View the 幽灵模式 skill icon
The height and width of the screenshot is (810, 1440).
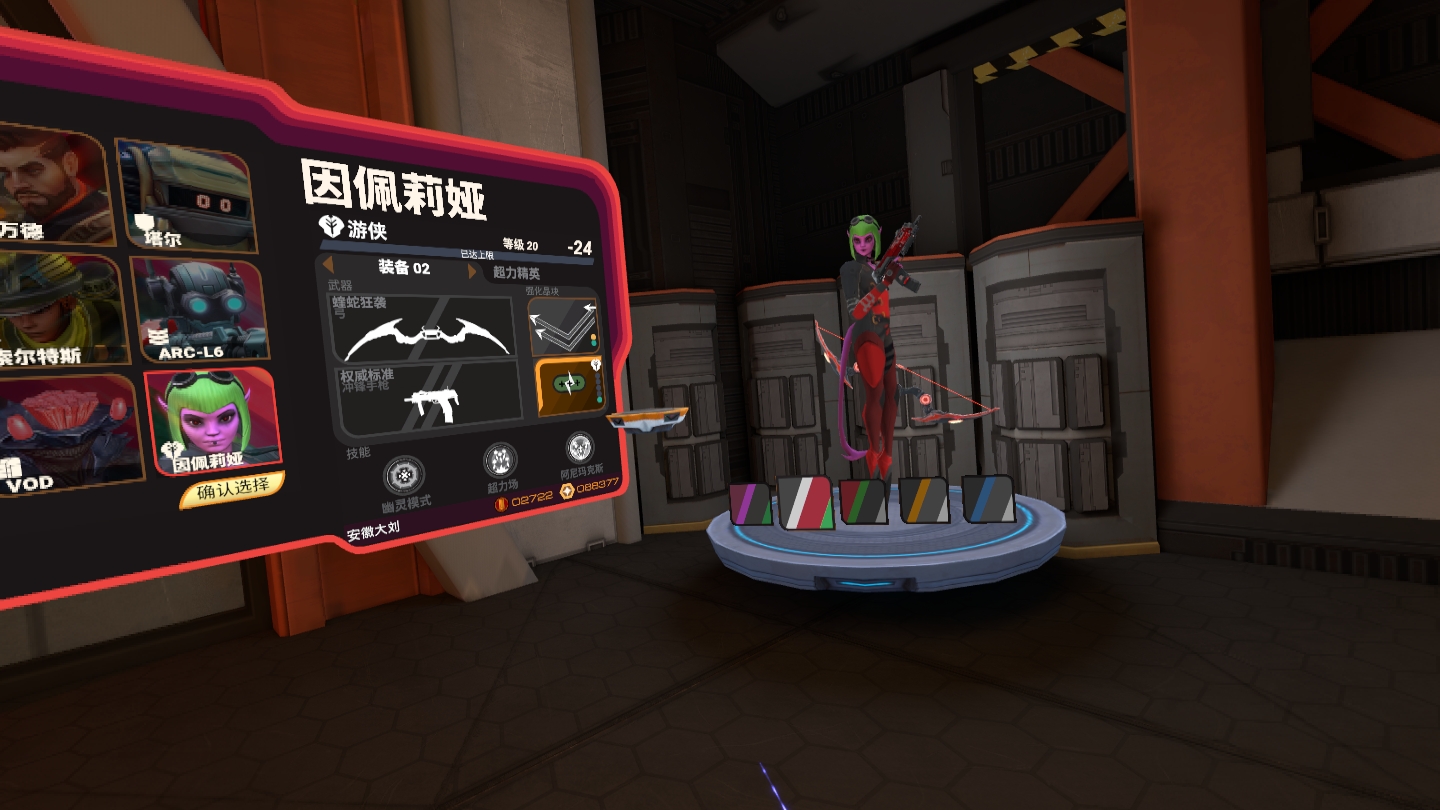pos(404,475)
